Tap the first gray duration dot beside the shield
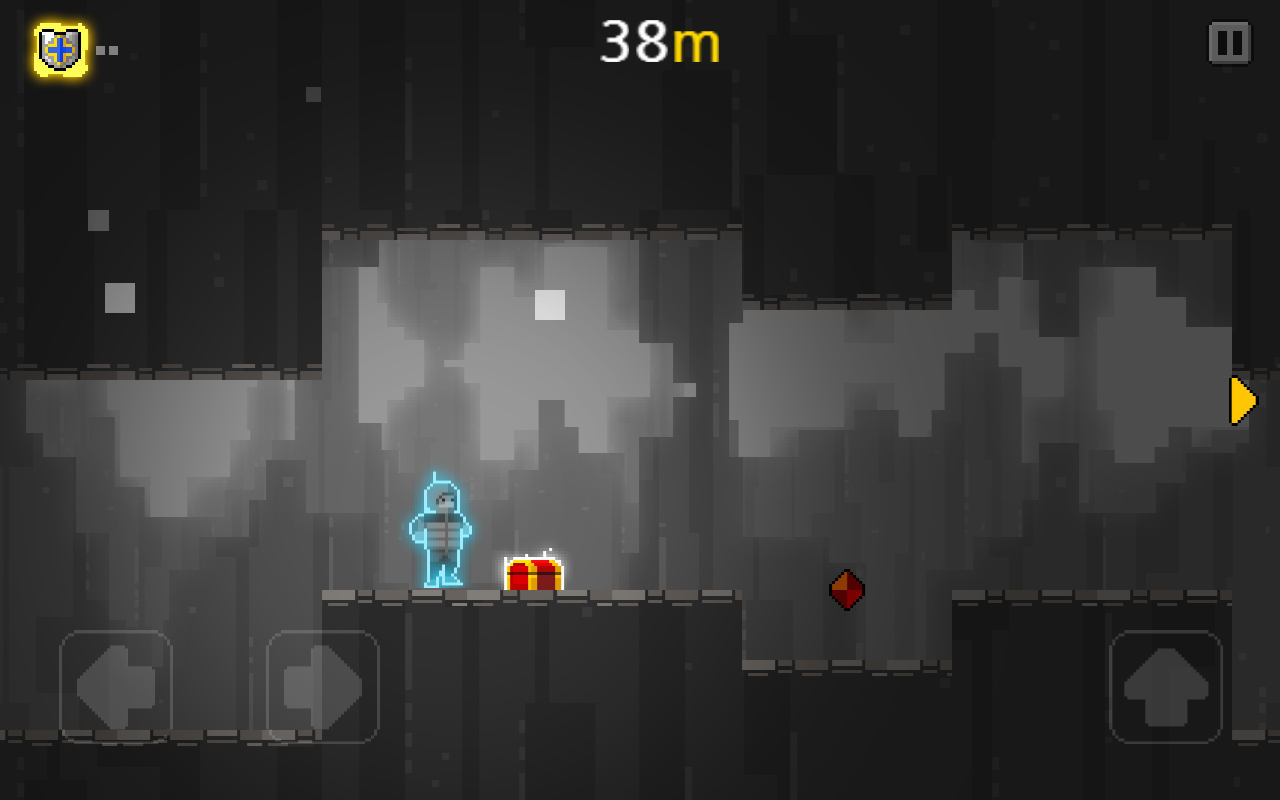Screen dimensions: 1280x800 [x=101, y=50]
